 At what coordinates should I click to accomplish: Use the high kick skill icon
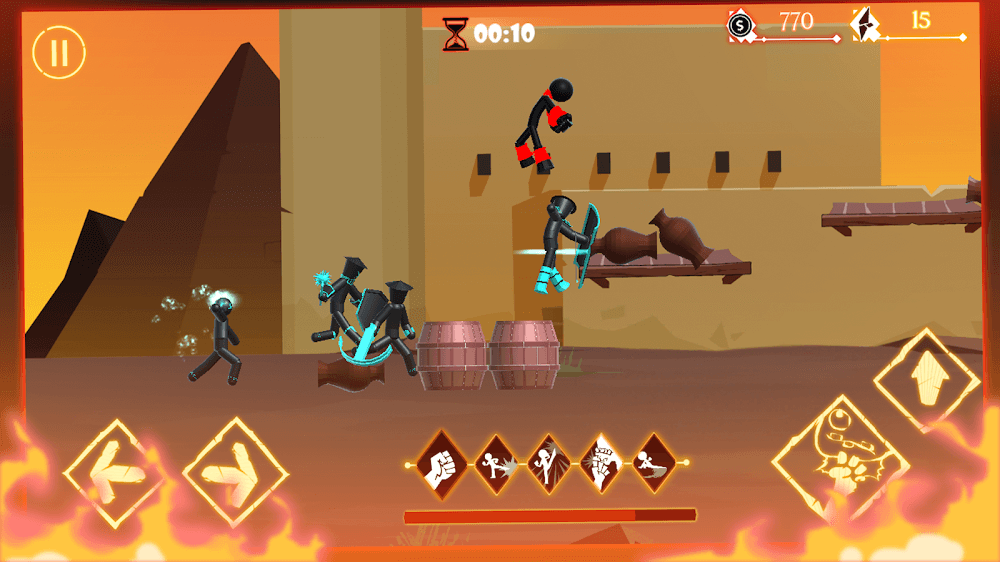[x=548, y=463]
